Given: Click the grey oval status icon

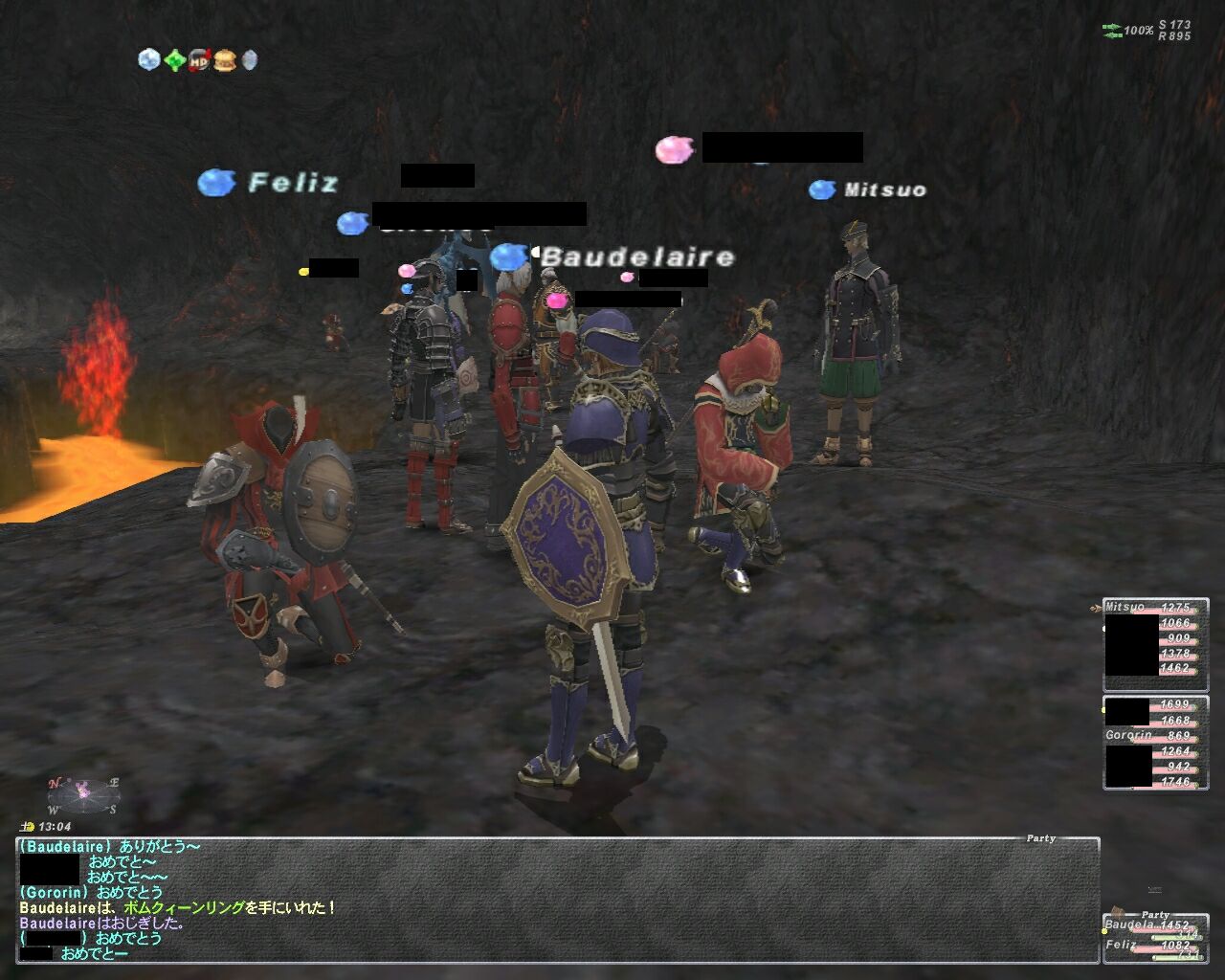Looking at the screenshot, I should pyautogui.click(x=250, y=60).
